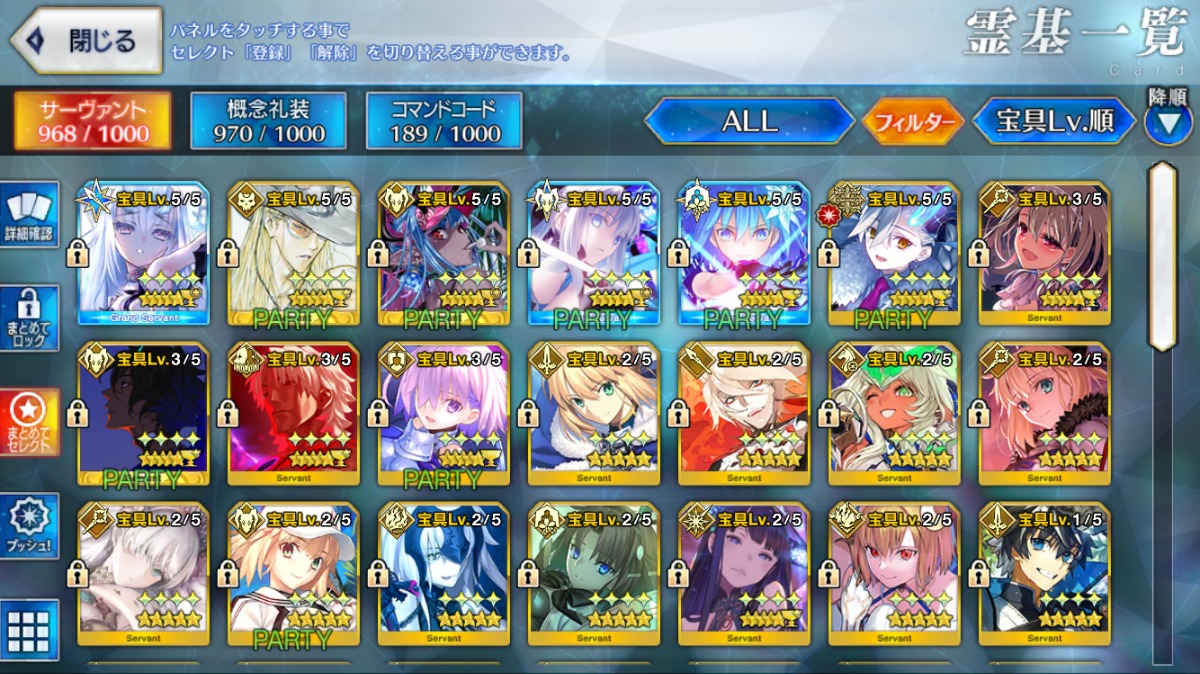Change sorting via 宝具Lv.順 button

(x=1055, y=122)
